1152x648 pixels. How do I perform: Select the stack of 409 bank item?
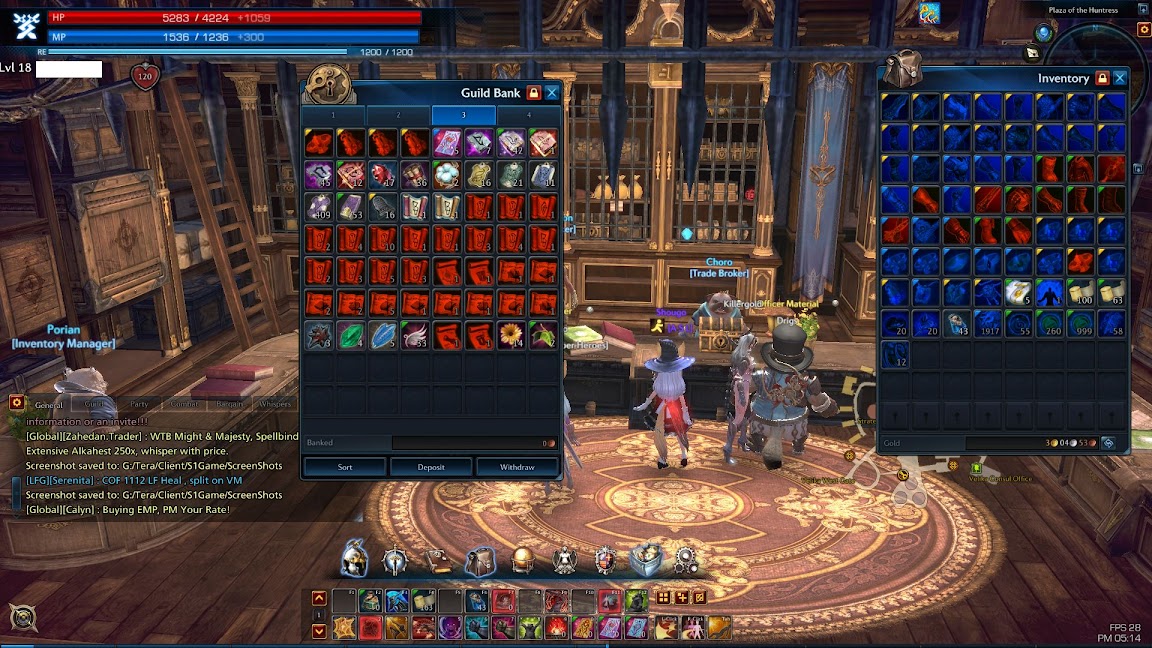[x=318, y=207]
